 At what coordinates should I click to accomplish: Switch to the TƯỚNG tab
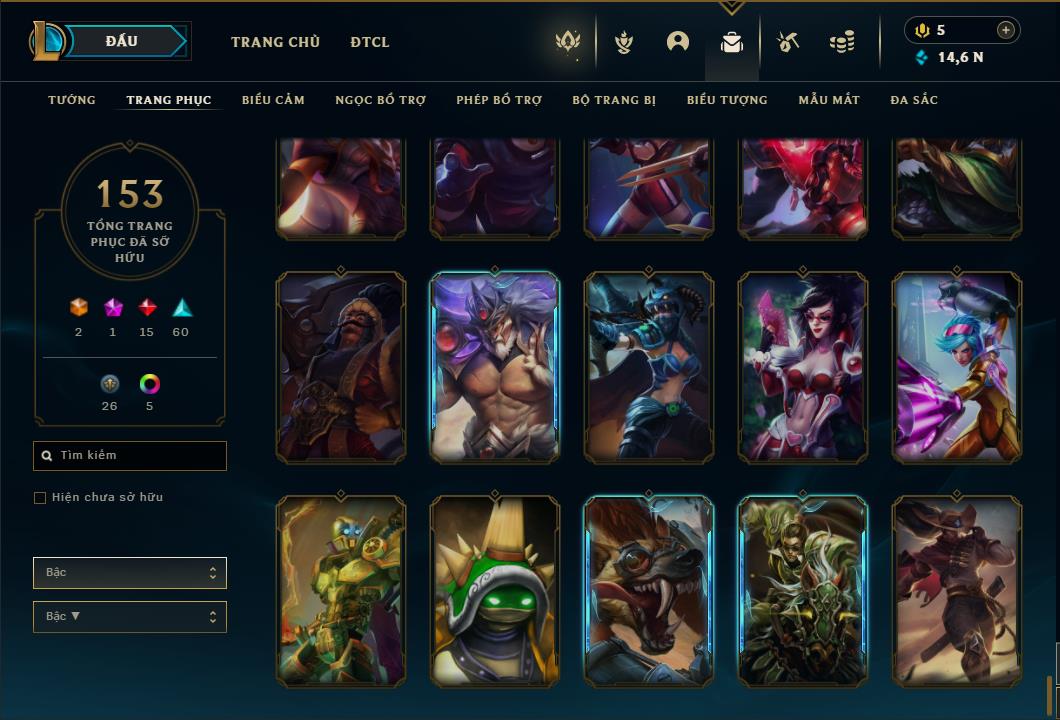point(72,100)
